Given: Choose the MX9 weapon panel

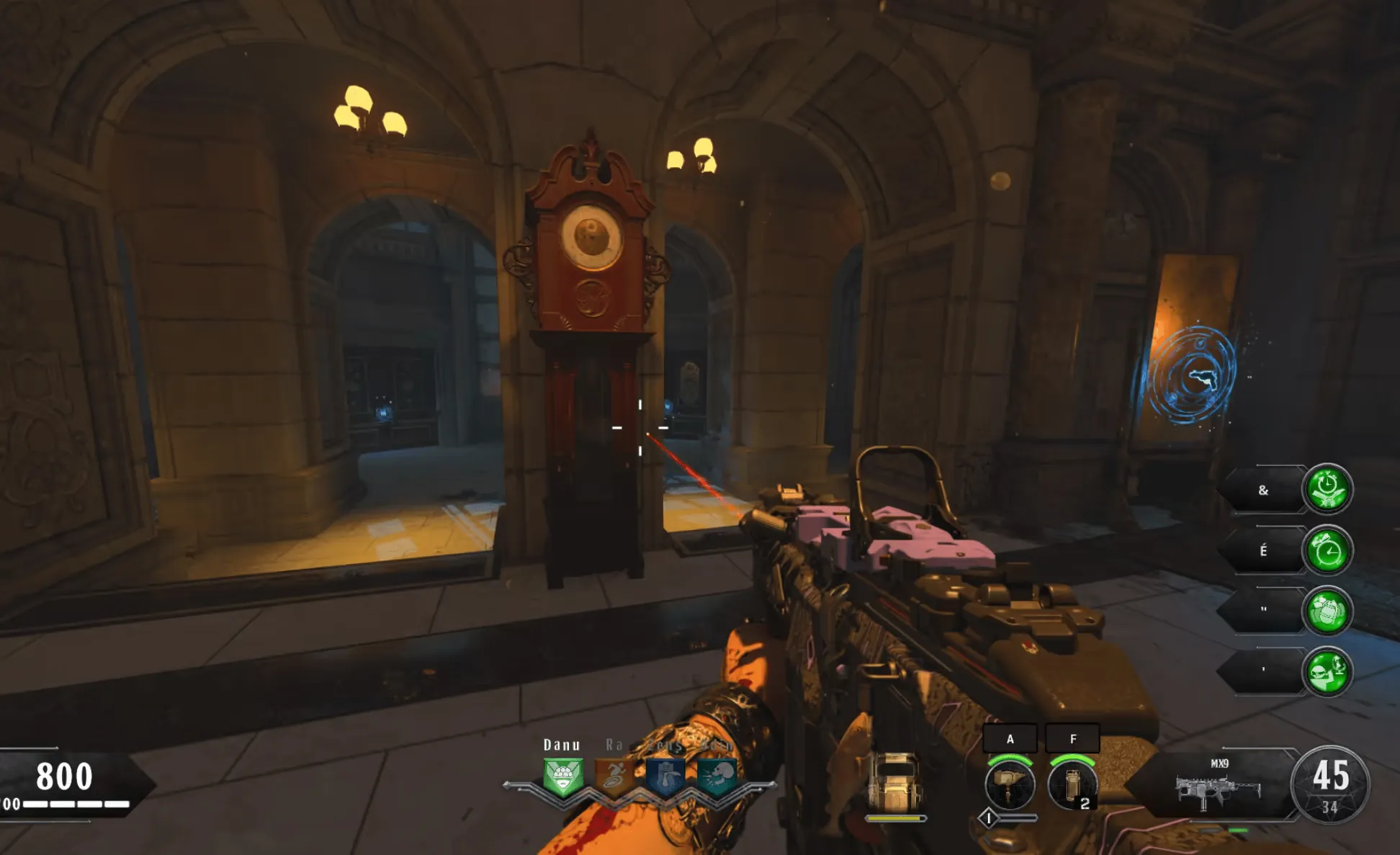Looking at the screenshot, I should [x=1219, y=787].
